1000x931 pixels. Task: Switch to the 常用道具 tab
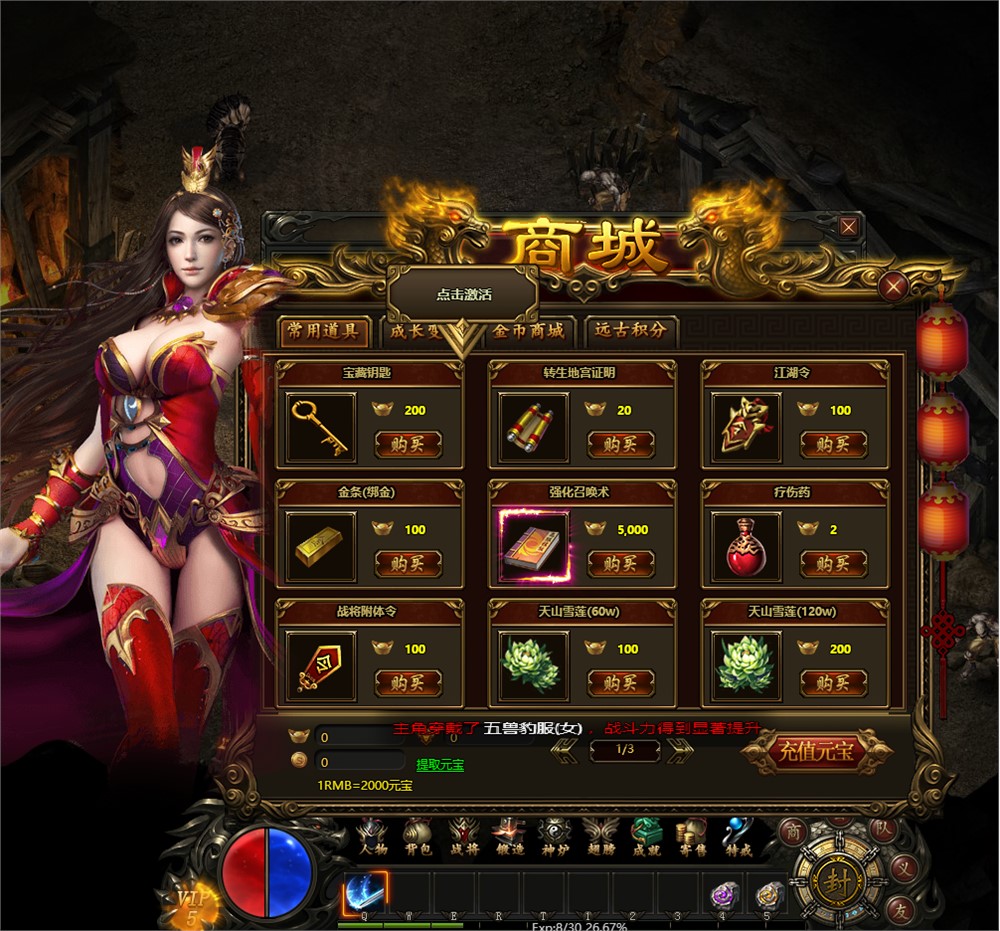coord(323,331)
